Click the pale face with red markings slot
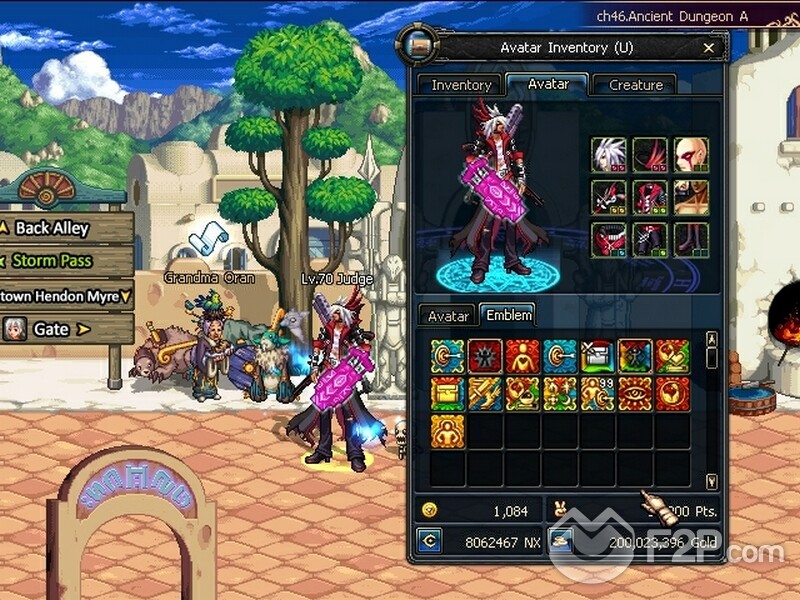 click(x=691, y=155)
